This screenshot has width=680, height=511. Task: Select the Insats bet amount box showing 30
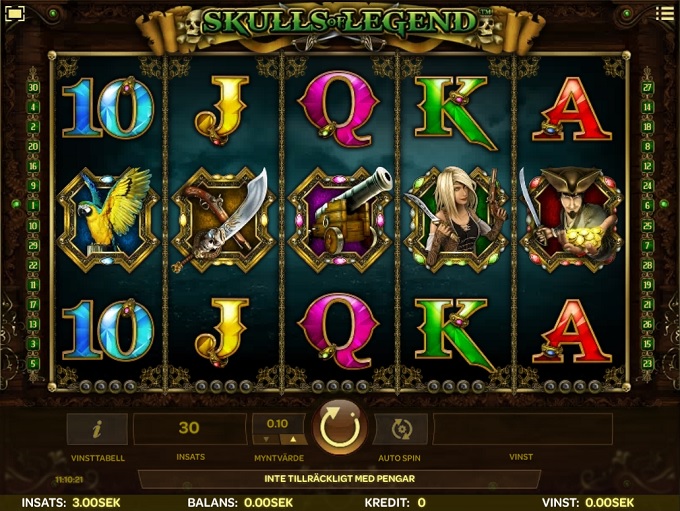coord(189,429)
